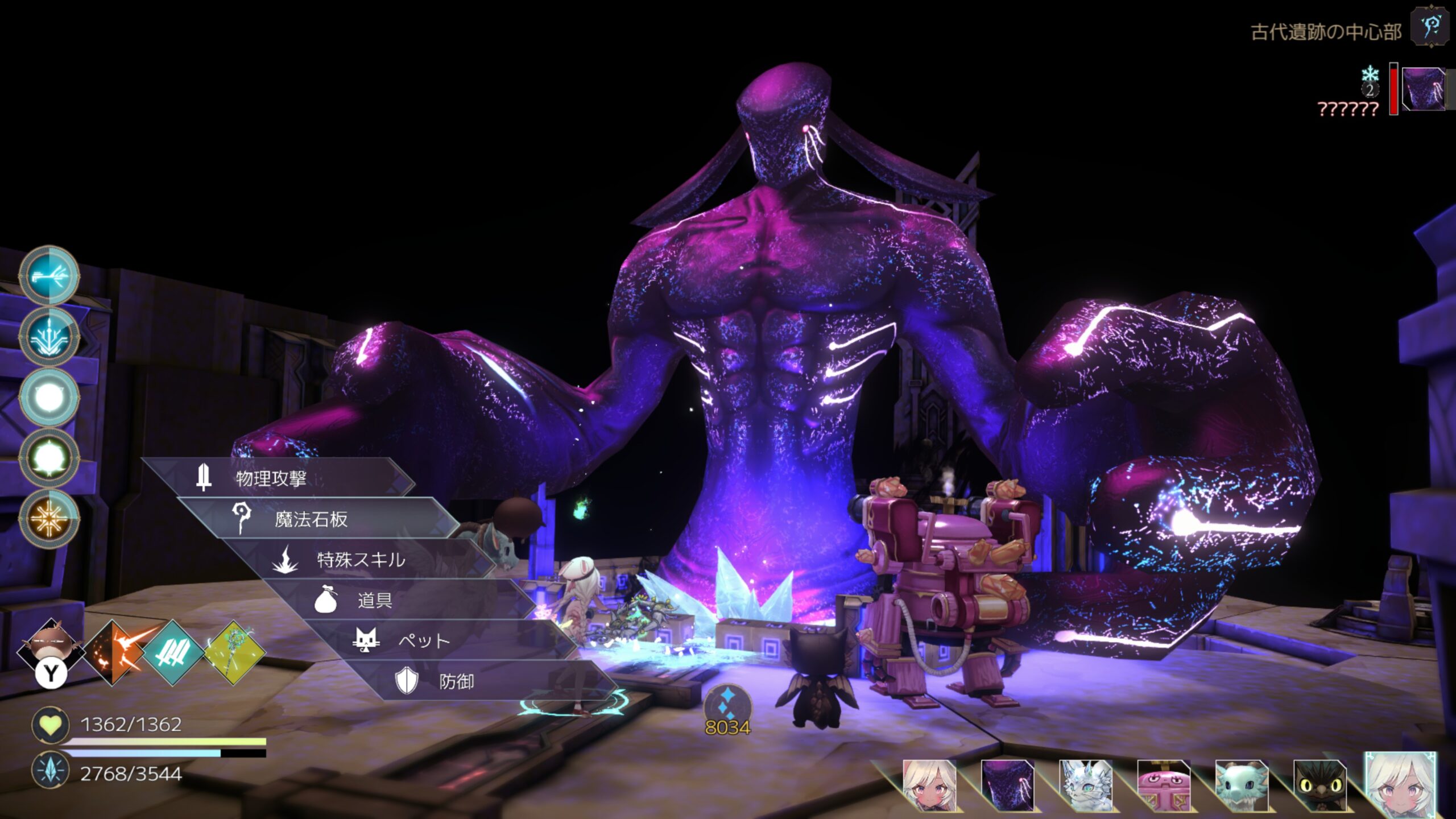Open the 道具 items command
Image resolution: width=1456 pixels, height=819 pixels.
375,600
